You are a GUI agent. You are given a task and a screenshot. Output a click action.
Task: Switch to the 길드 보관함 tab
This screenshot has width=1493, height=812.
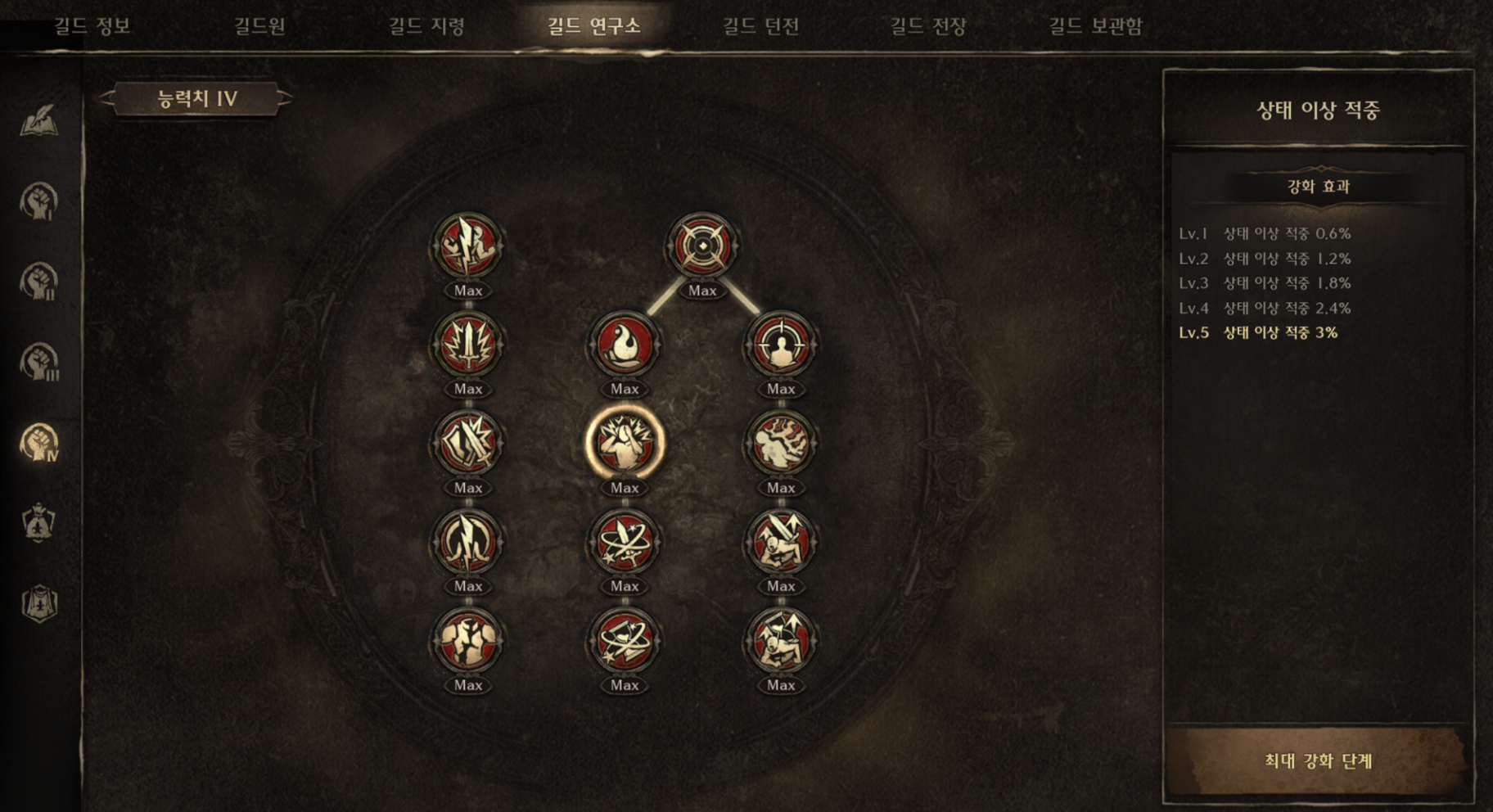tap(1095, 26)
